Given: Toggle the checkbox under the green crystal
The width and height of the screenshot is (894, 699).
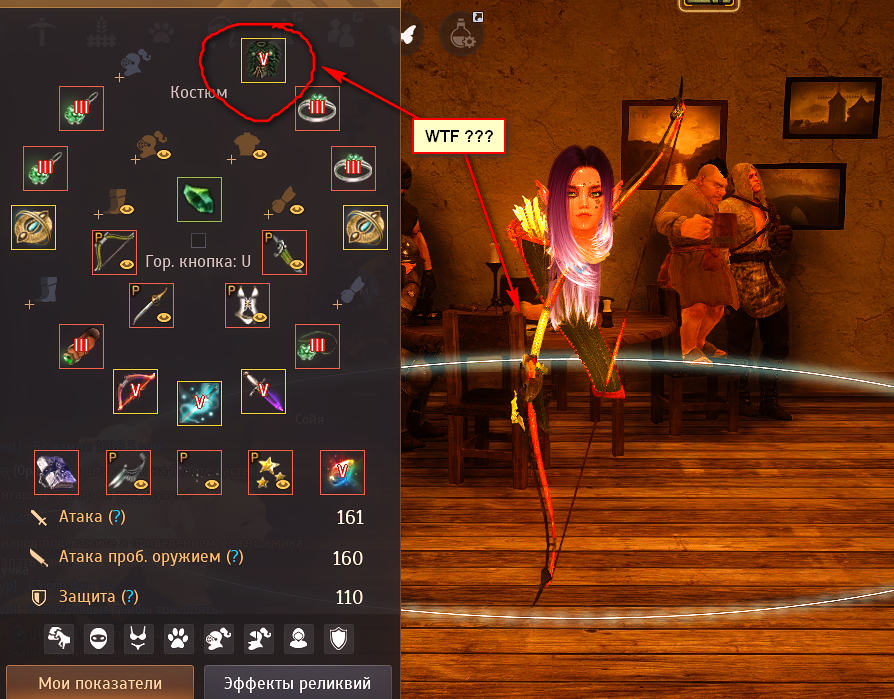Looking at the screenshot, I should pyautogui.click(x=198, y=240).
